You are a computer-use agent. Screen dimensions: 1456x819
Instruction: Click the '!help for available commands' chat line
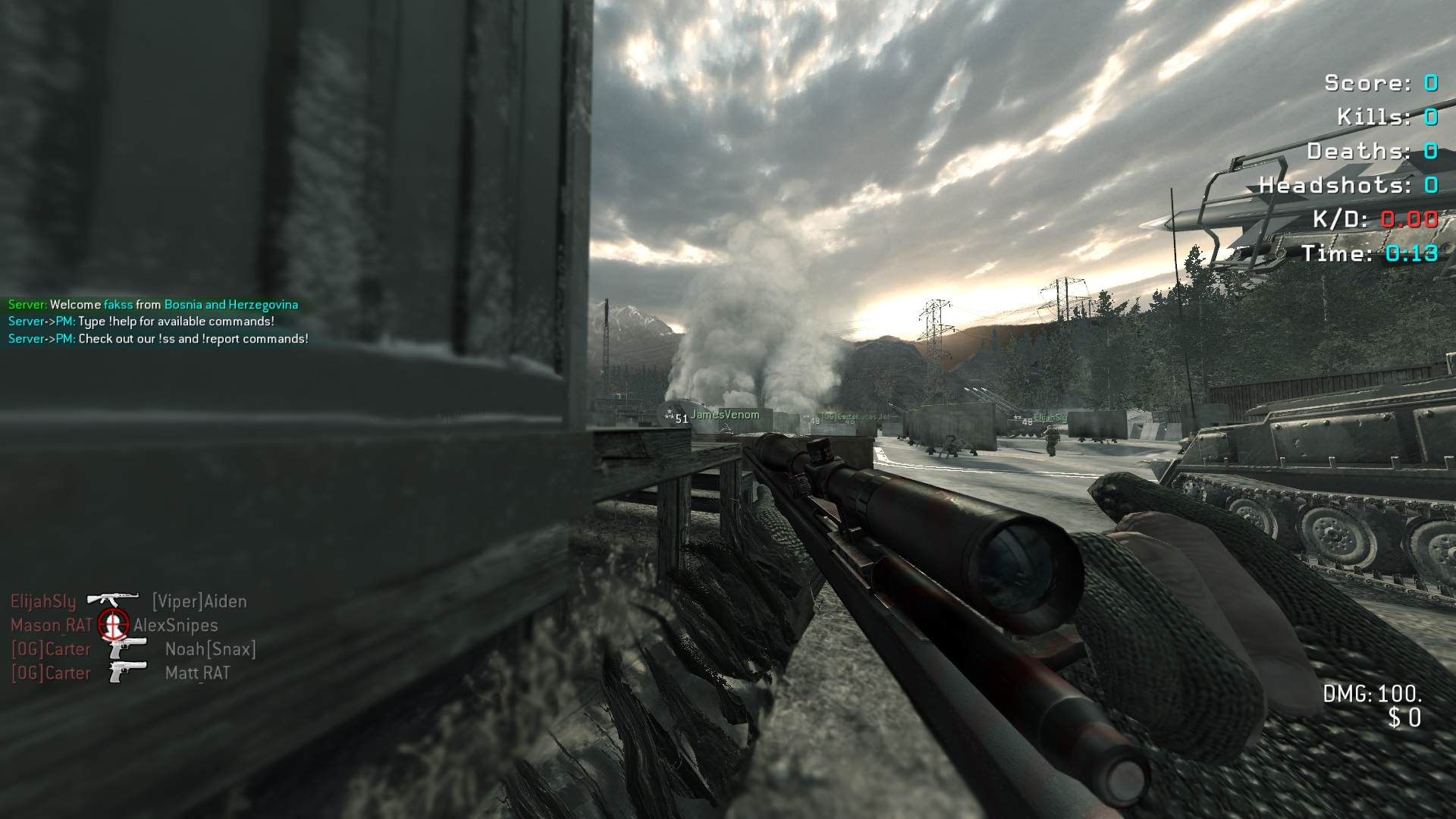142,322
